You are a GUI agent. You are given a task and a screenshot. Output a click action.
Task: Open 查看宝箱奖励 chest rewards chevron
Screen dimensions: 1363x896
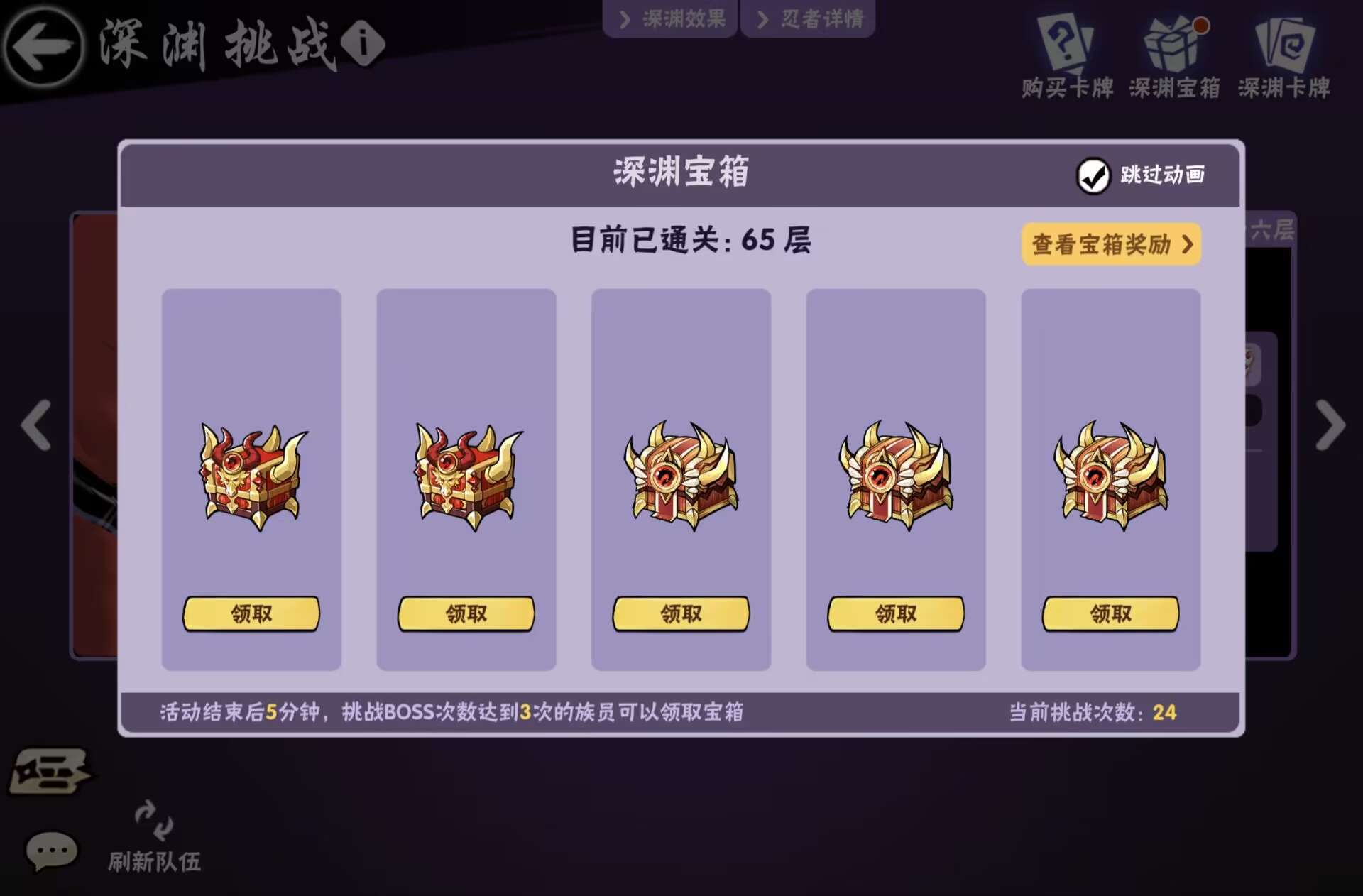[1111, 244]
